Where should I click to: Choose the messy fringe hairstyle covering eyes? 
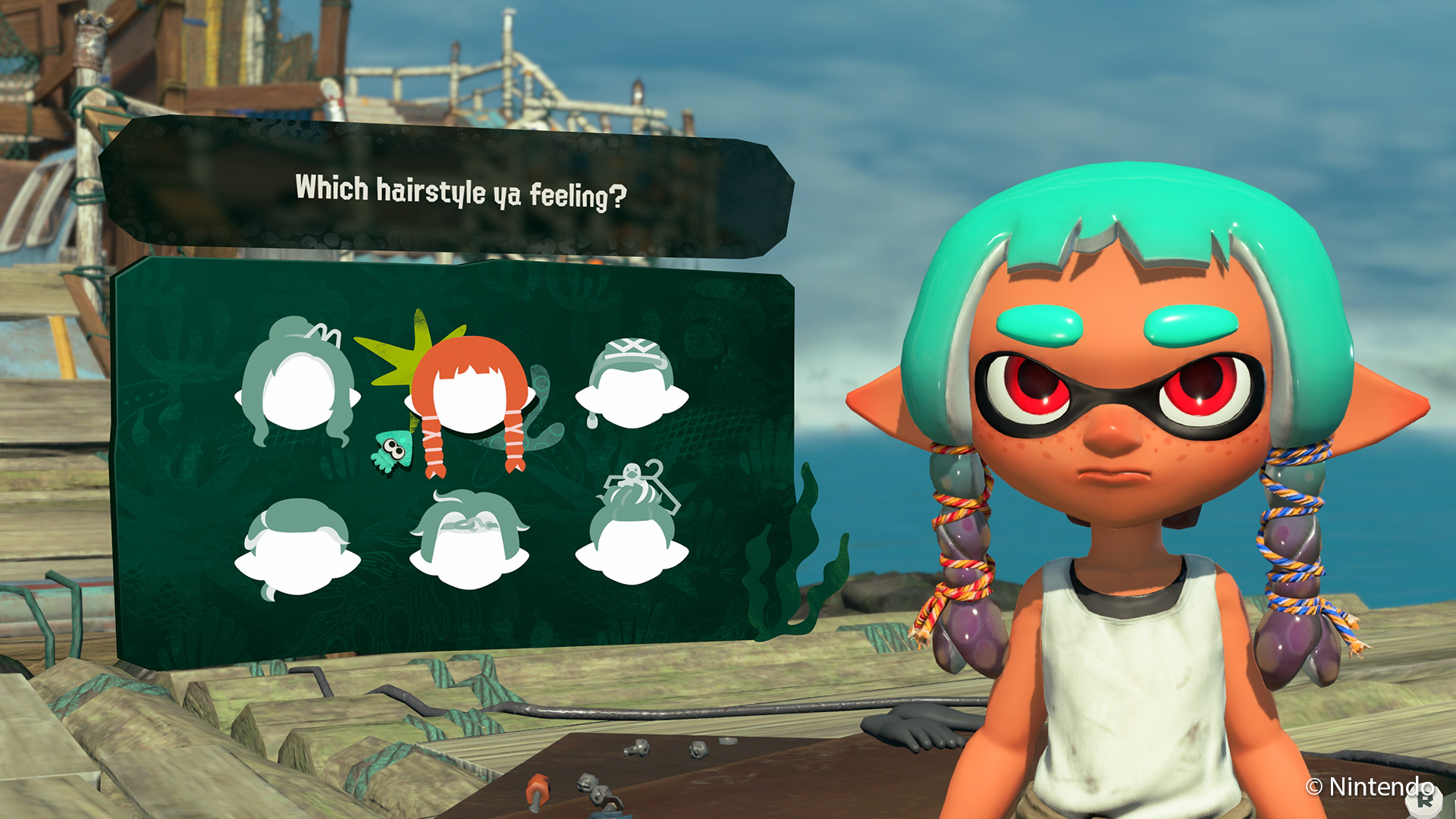(469, 542)
